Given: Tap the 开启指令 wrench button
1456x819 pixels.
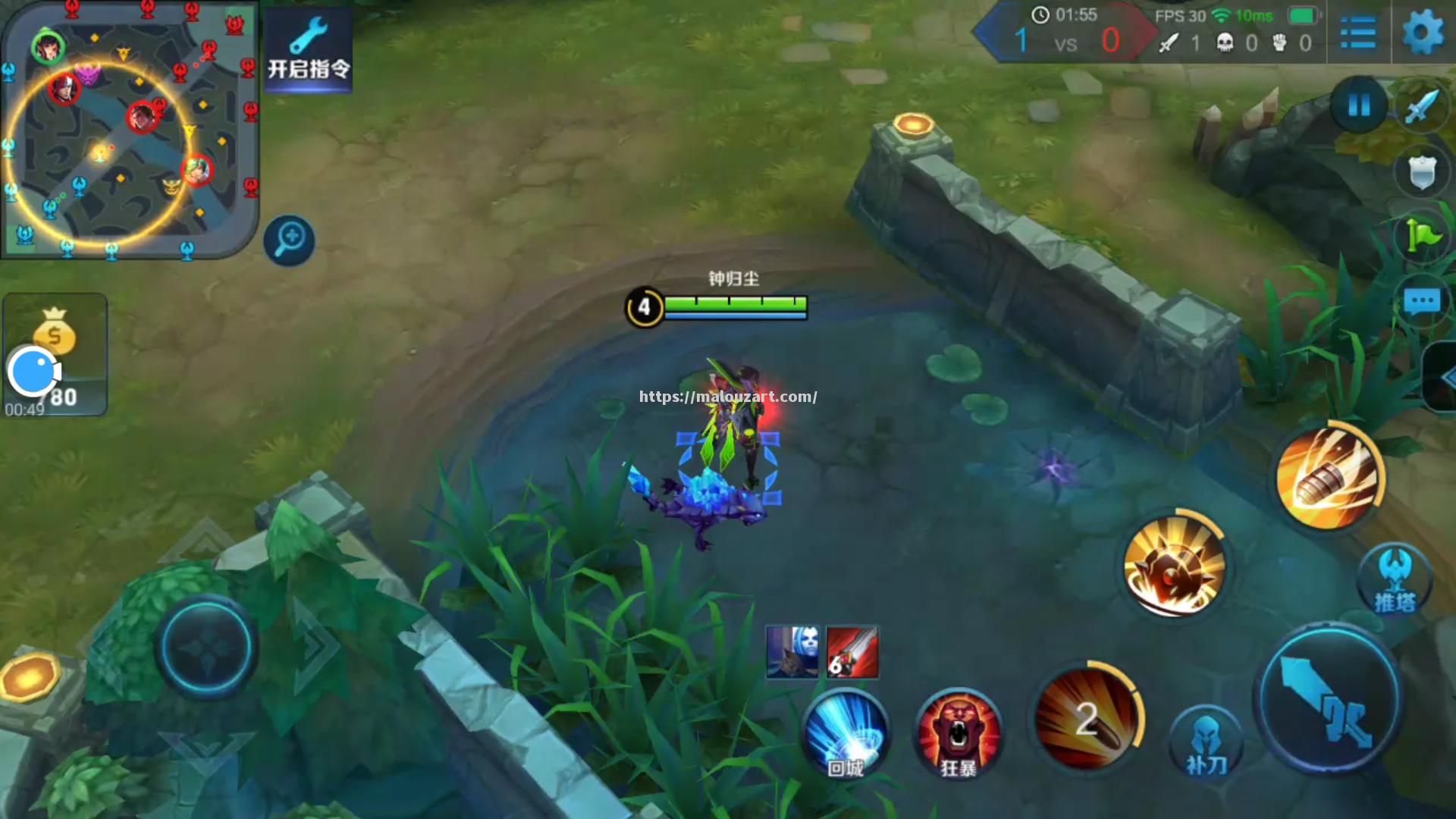Looking at the screenshot, I should pyautogui.click(x=308, y=49).
